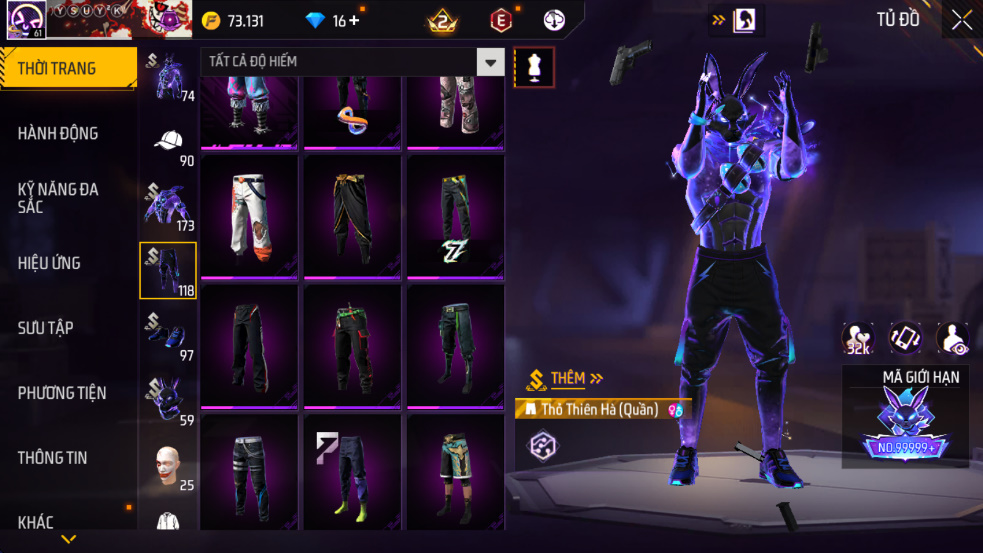The width and height of the screenshot is (983, 553).
Task: Select the green shorts item
Action: tap(455, 470)
